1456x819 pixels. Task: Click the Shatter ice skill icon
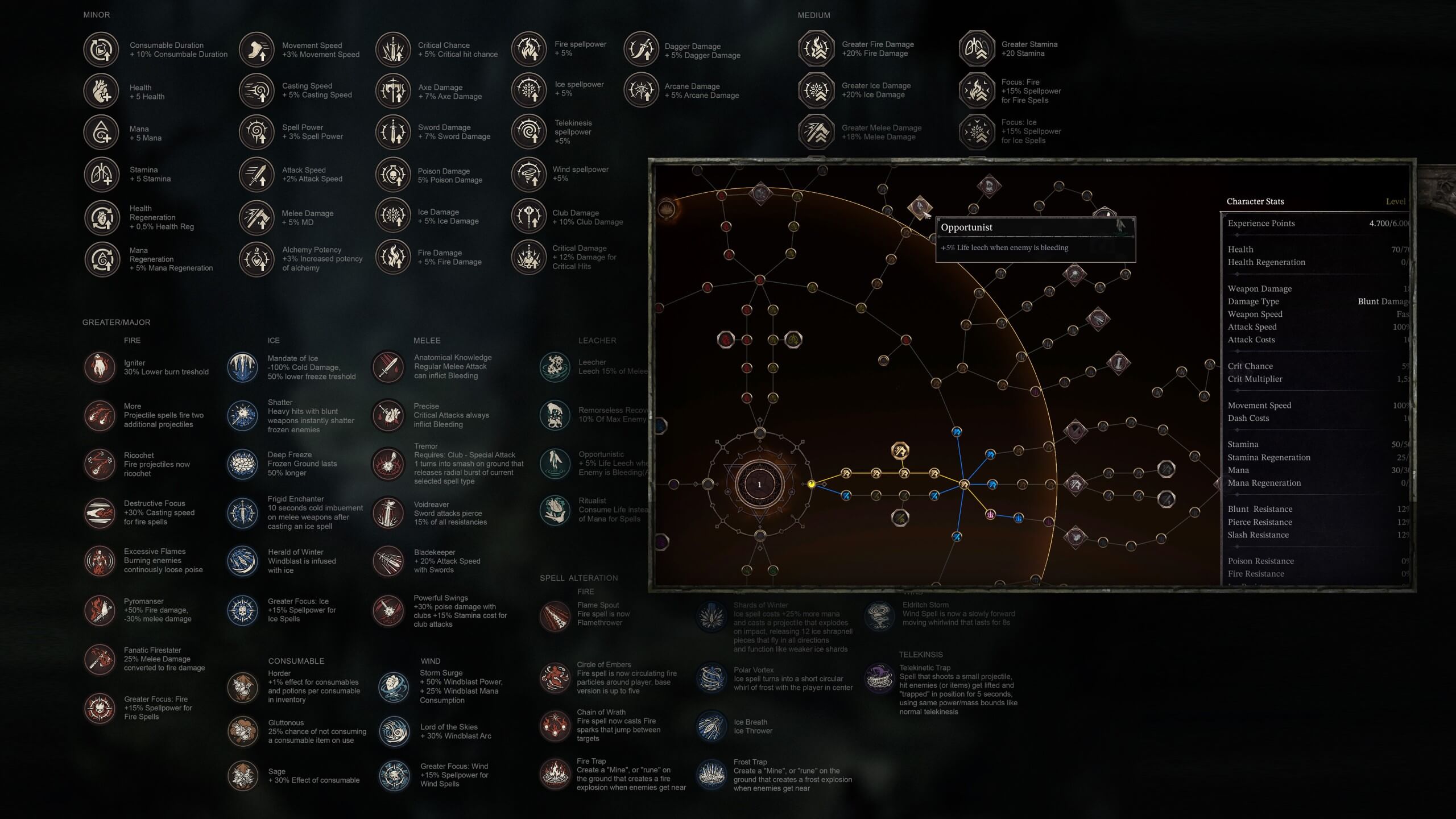point(242,416)
